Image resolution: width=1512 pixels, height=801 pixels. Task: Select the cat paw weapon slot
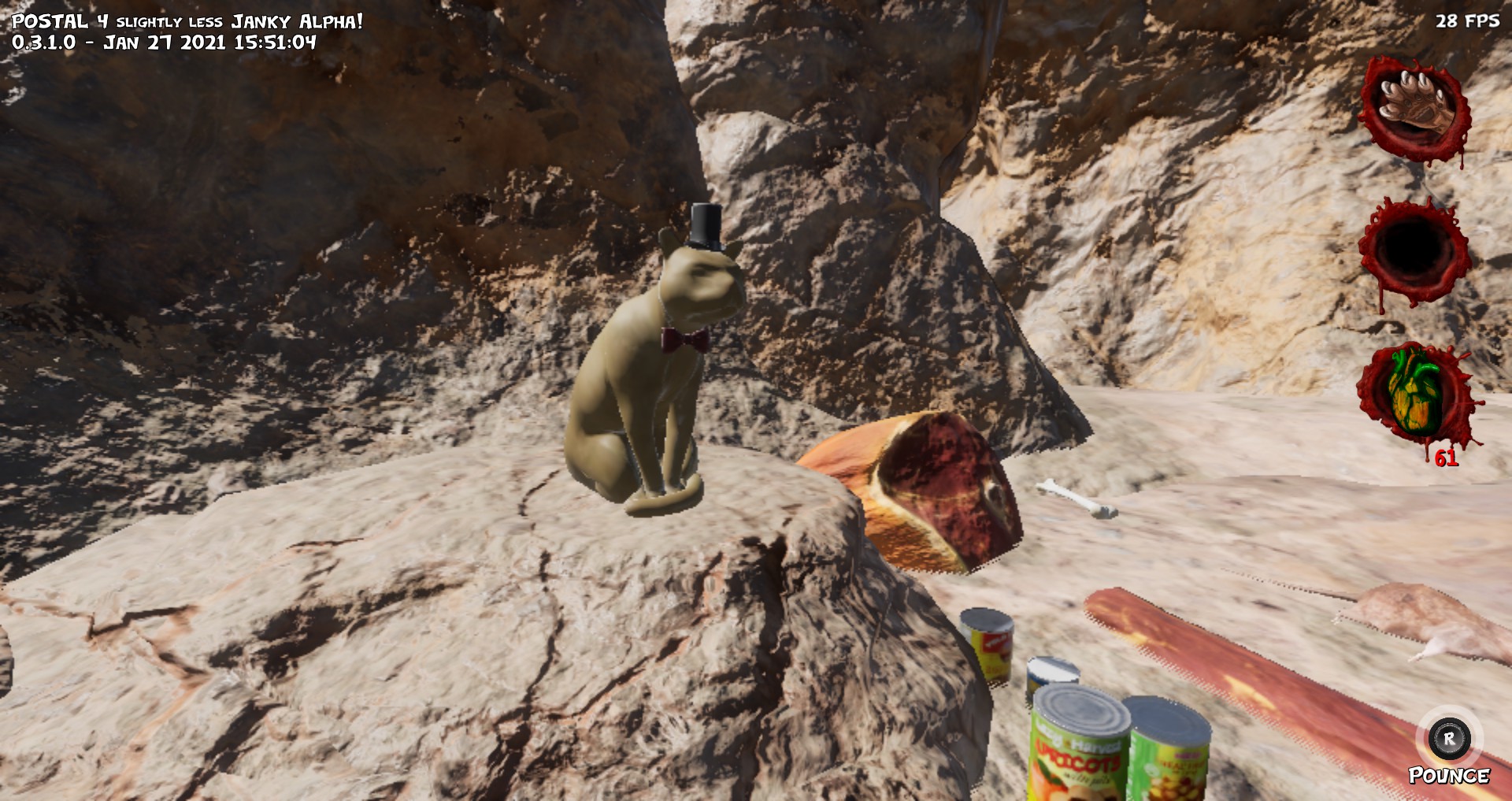pos(1415,108)
